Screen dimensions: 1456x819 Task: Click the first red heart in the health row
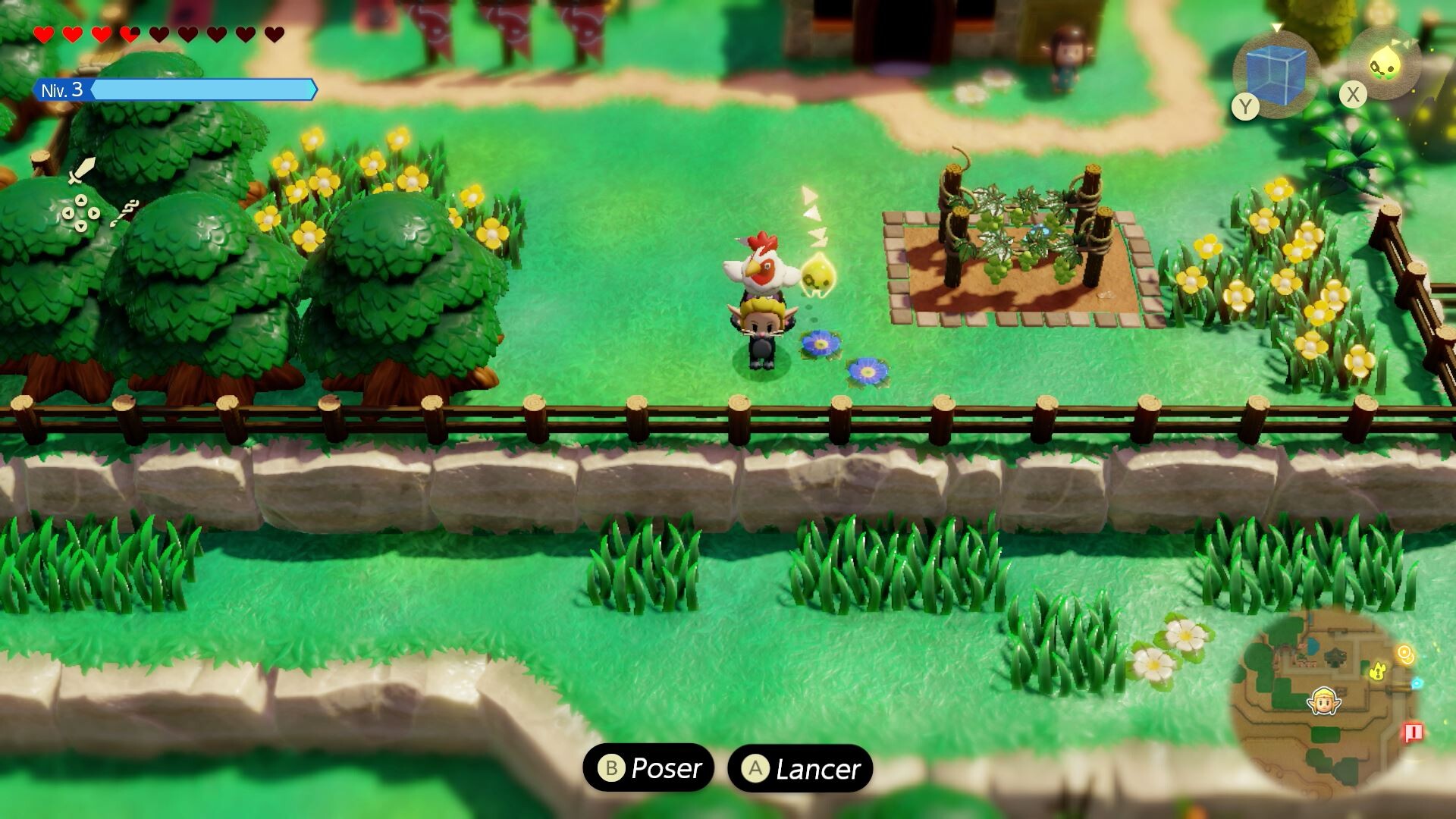pyautogui.click(x=43, y=34)
